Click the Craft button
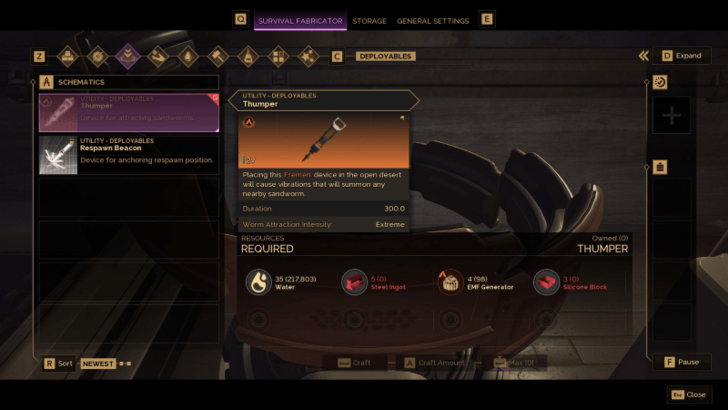Image resolution: width=728 pixels, height=410 pixels. 356,362
